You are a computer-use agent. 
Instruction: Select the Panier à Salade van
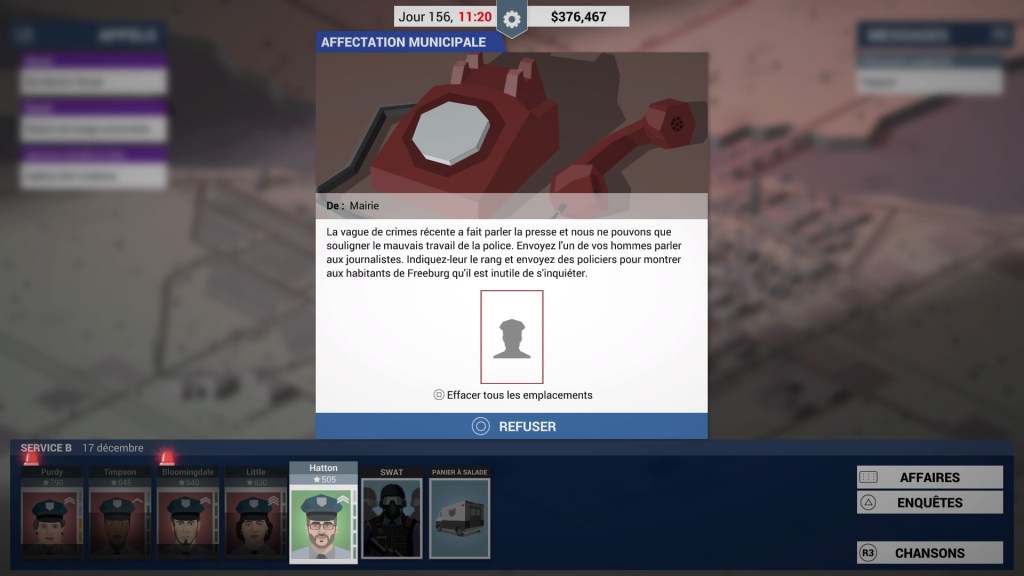point(459,512)
